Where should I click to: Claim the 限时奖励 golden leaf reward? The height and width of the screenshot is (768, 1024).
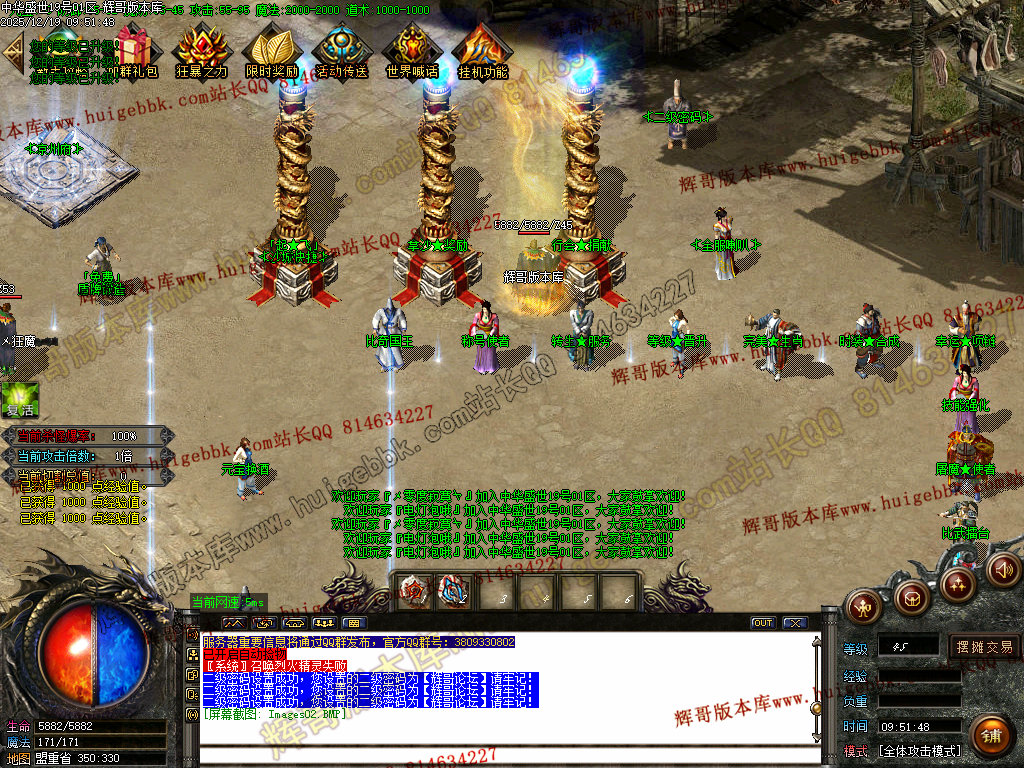(271, 50)
